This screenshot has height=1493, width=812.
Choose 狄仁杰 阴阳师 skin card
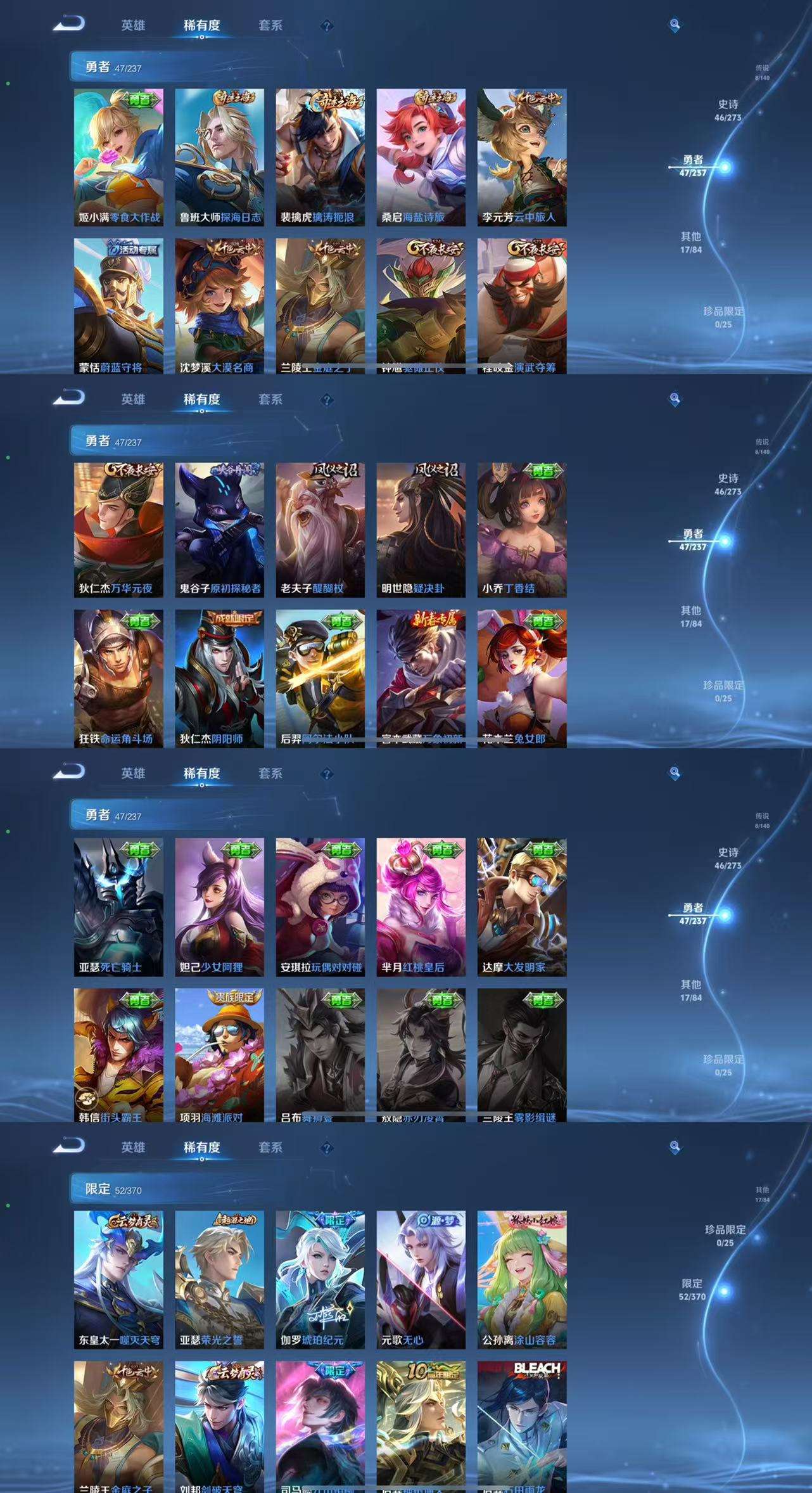(x=219, y=678)
